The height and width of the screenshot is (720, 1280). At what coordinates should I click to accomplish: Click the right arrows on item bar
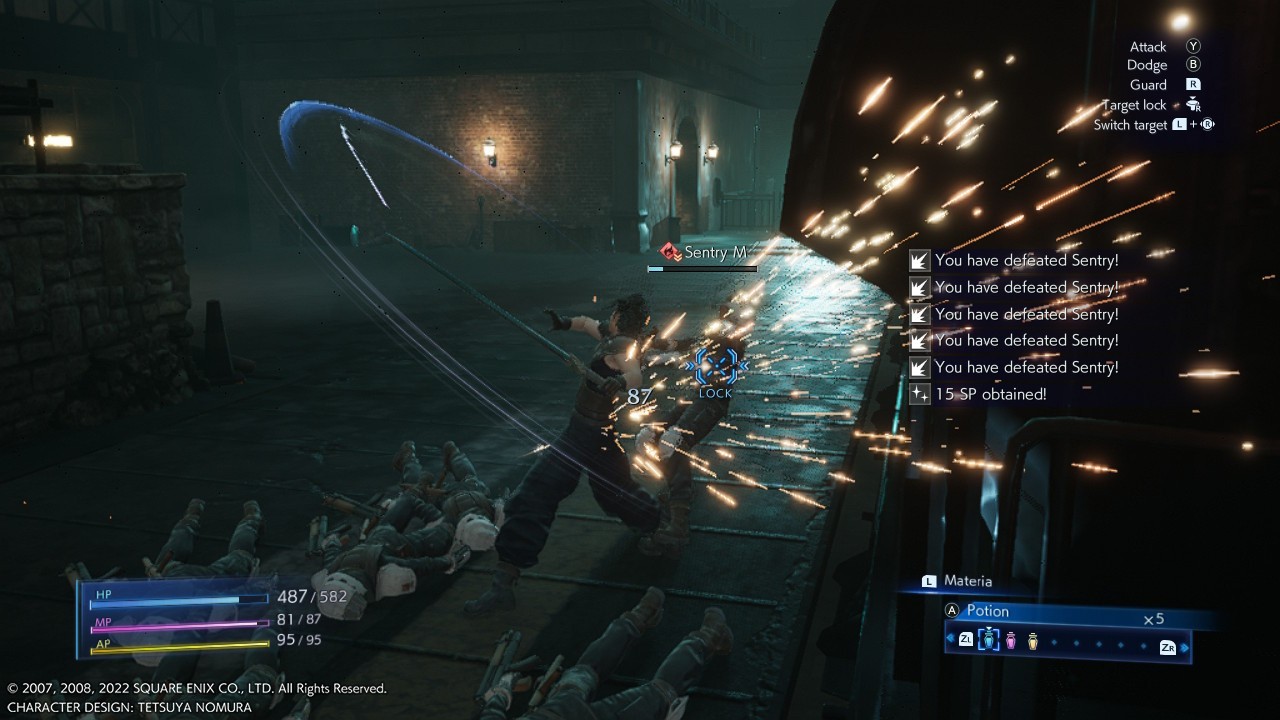[1186, 648]
